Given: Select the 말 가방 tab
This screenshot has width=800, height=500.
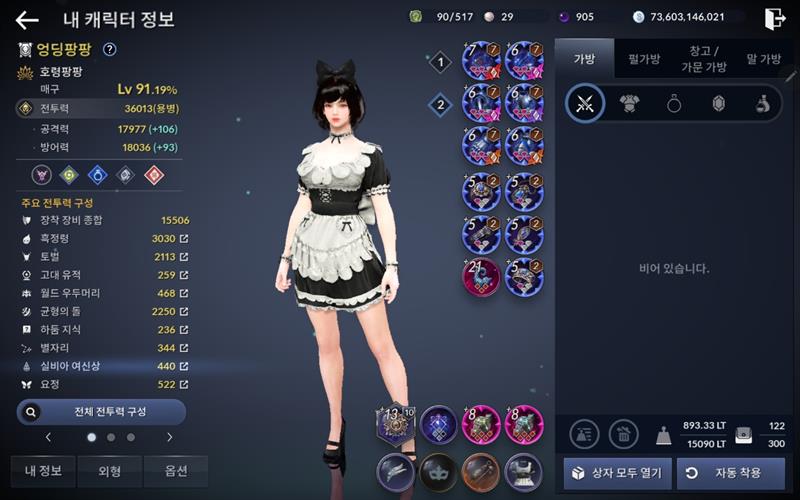Looking at the screenshot, I should [764, 59].
